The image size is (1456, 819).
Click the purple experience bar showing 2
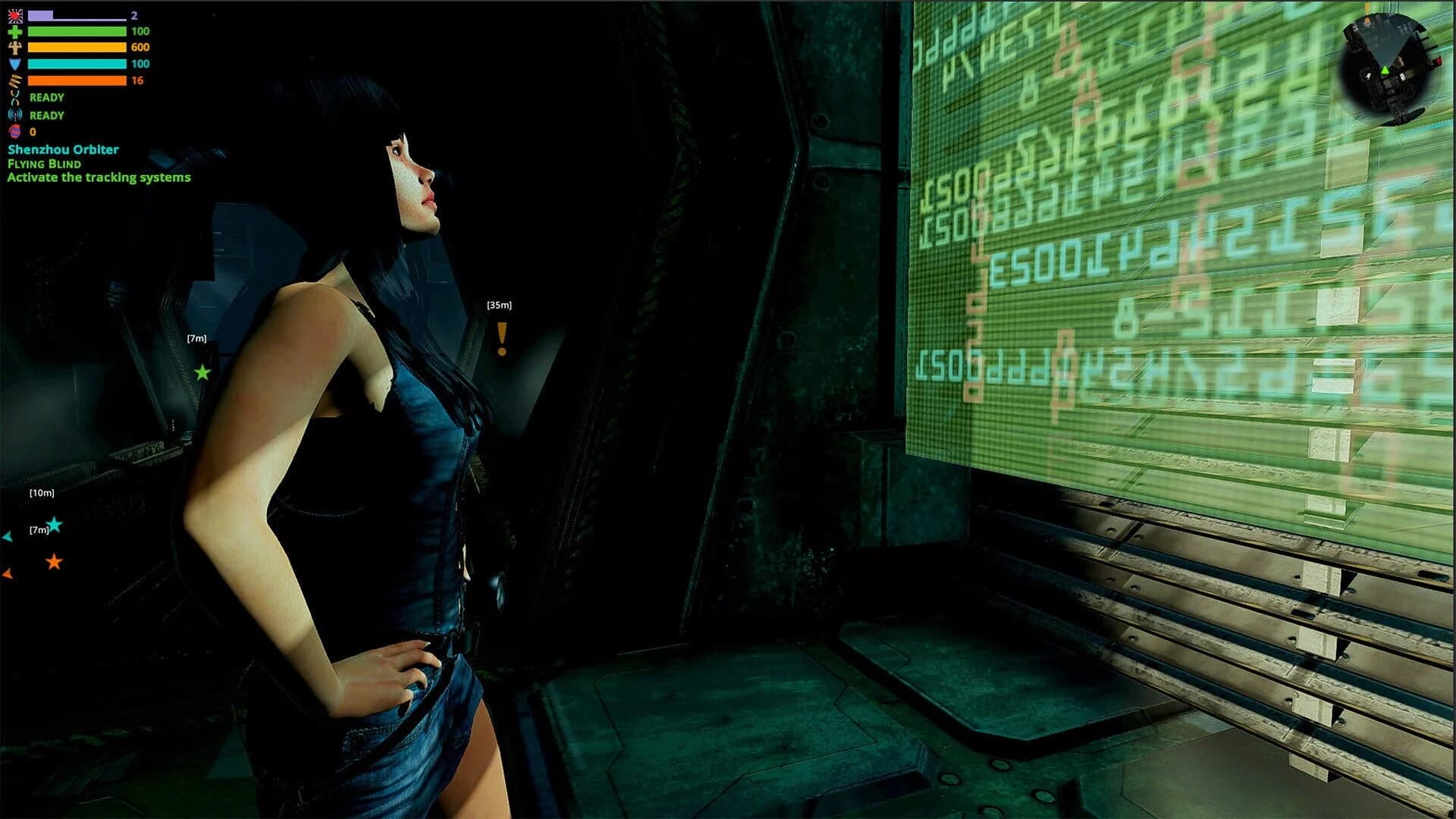pyautogui.click(x=76, y=17)
